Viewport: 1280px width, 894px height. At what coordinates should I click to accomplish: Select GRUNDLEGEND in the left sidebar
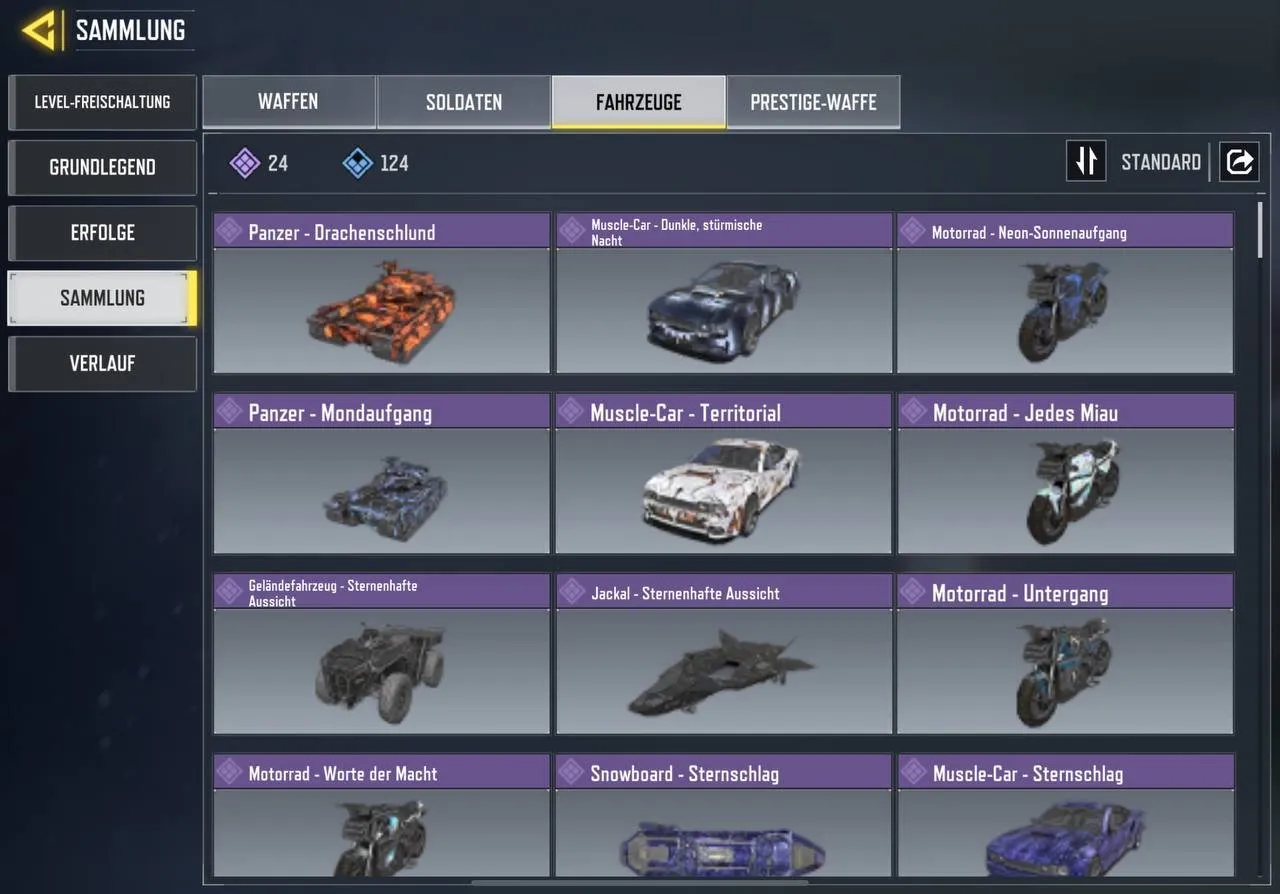[x=102, y=167]
